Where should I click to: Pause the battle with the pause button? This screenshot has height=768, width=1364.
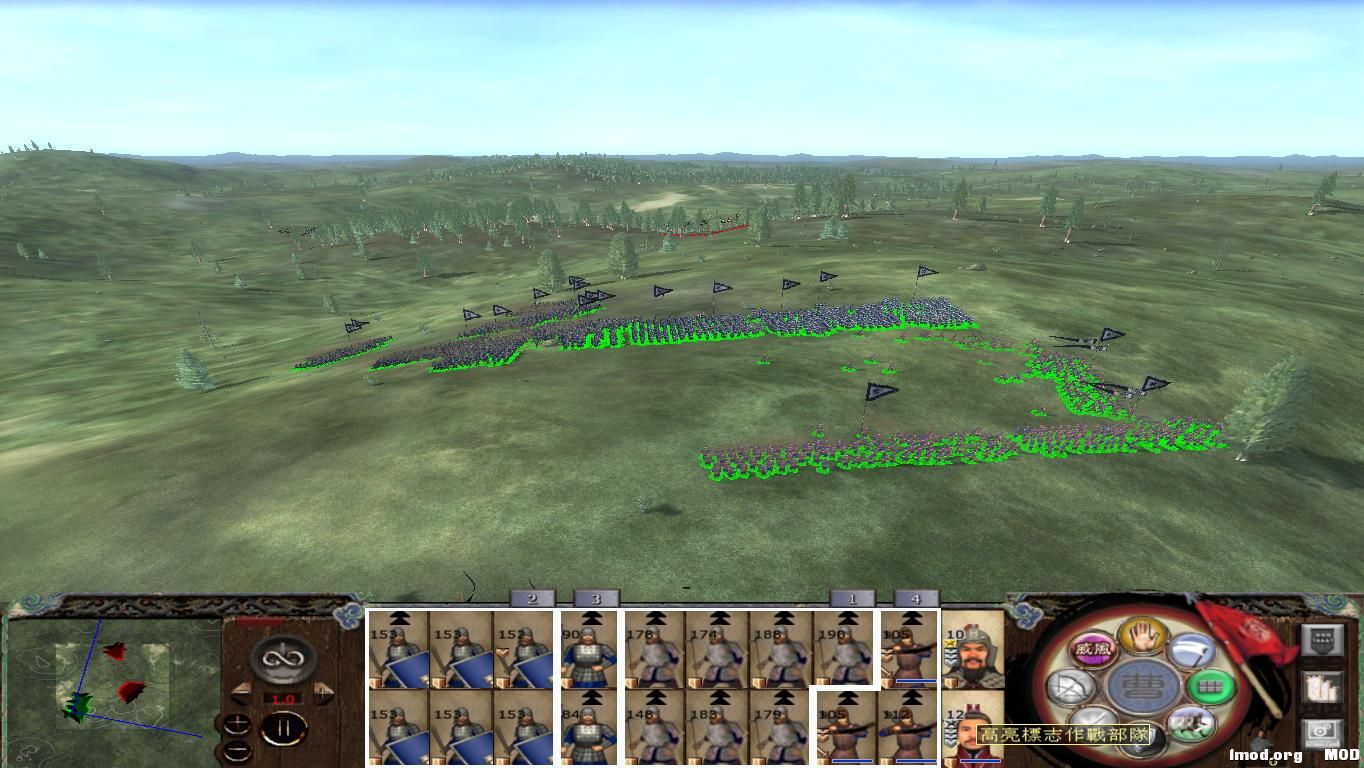(286, 728)
